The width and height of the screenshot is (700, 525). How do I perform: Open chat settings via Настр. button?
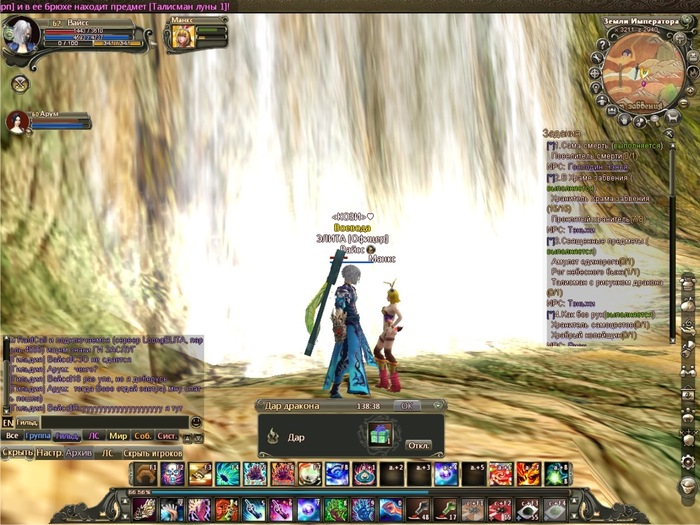coord(50,453)
